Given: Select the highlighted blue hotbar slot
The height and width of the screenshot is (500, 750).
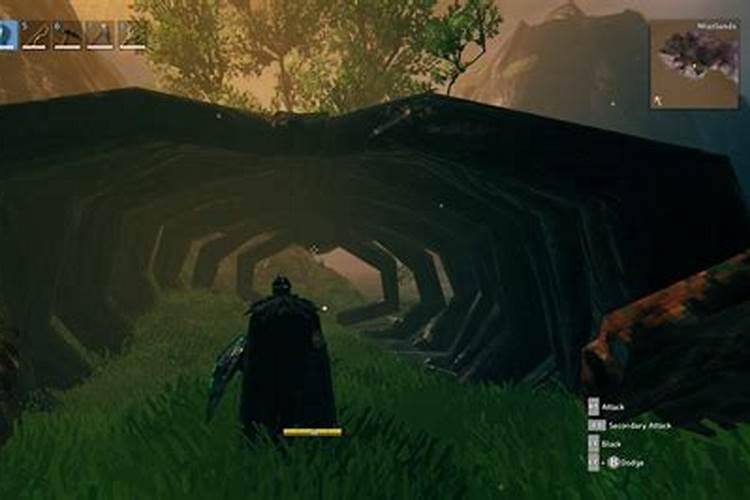Looking at the screenshot, I should [x=8, y=36].
